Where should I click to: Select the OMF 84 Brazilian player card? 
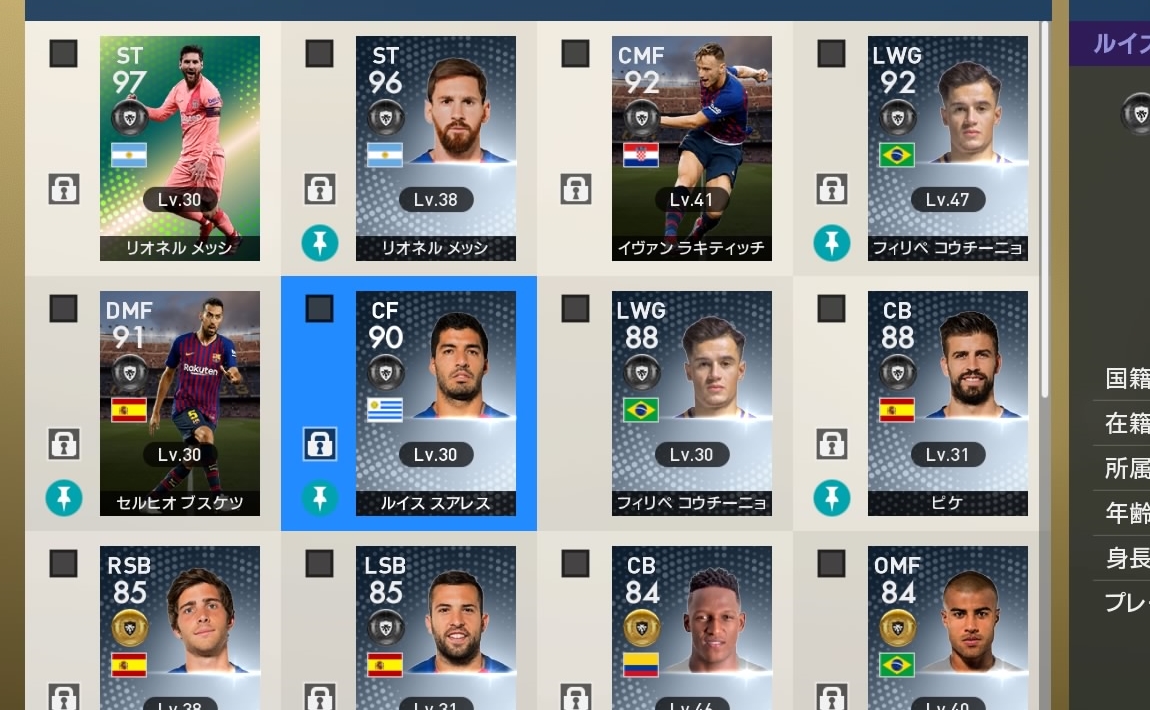click(948, 627)
